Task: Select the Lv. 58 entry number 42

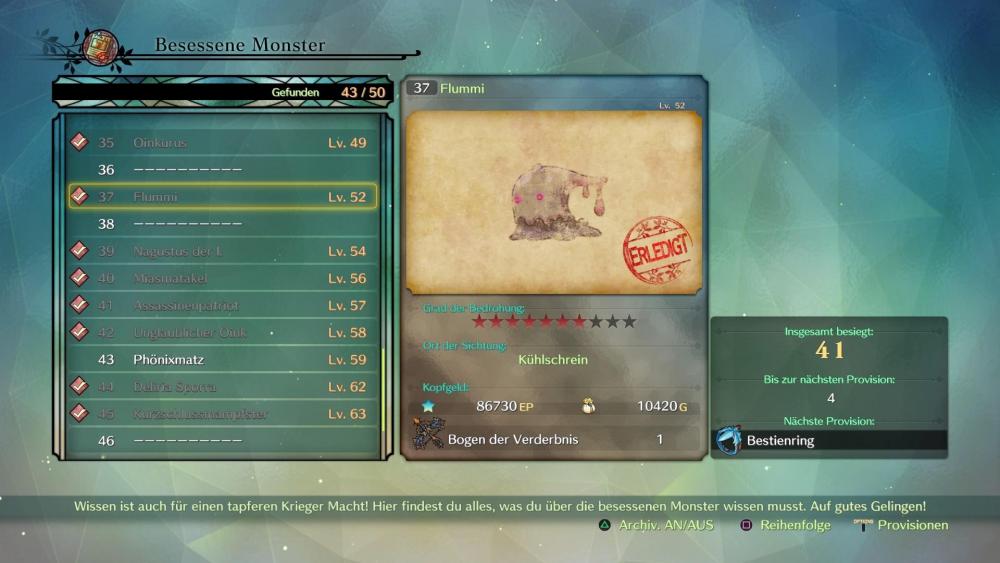Action: (x=222, y=332)
